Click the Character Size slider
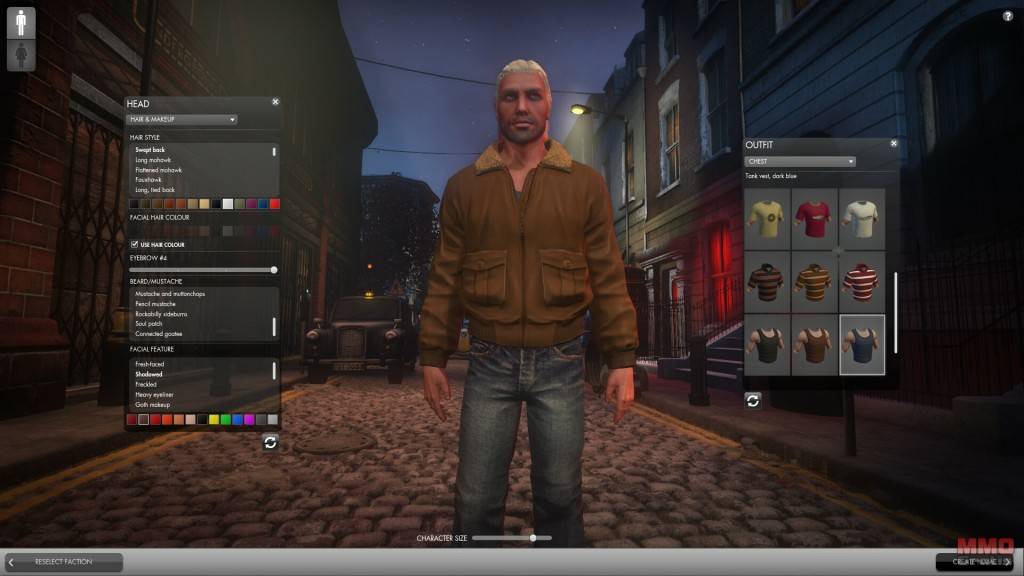 511,538
